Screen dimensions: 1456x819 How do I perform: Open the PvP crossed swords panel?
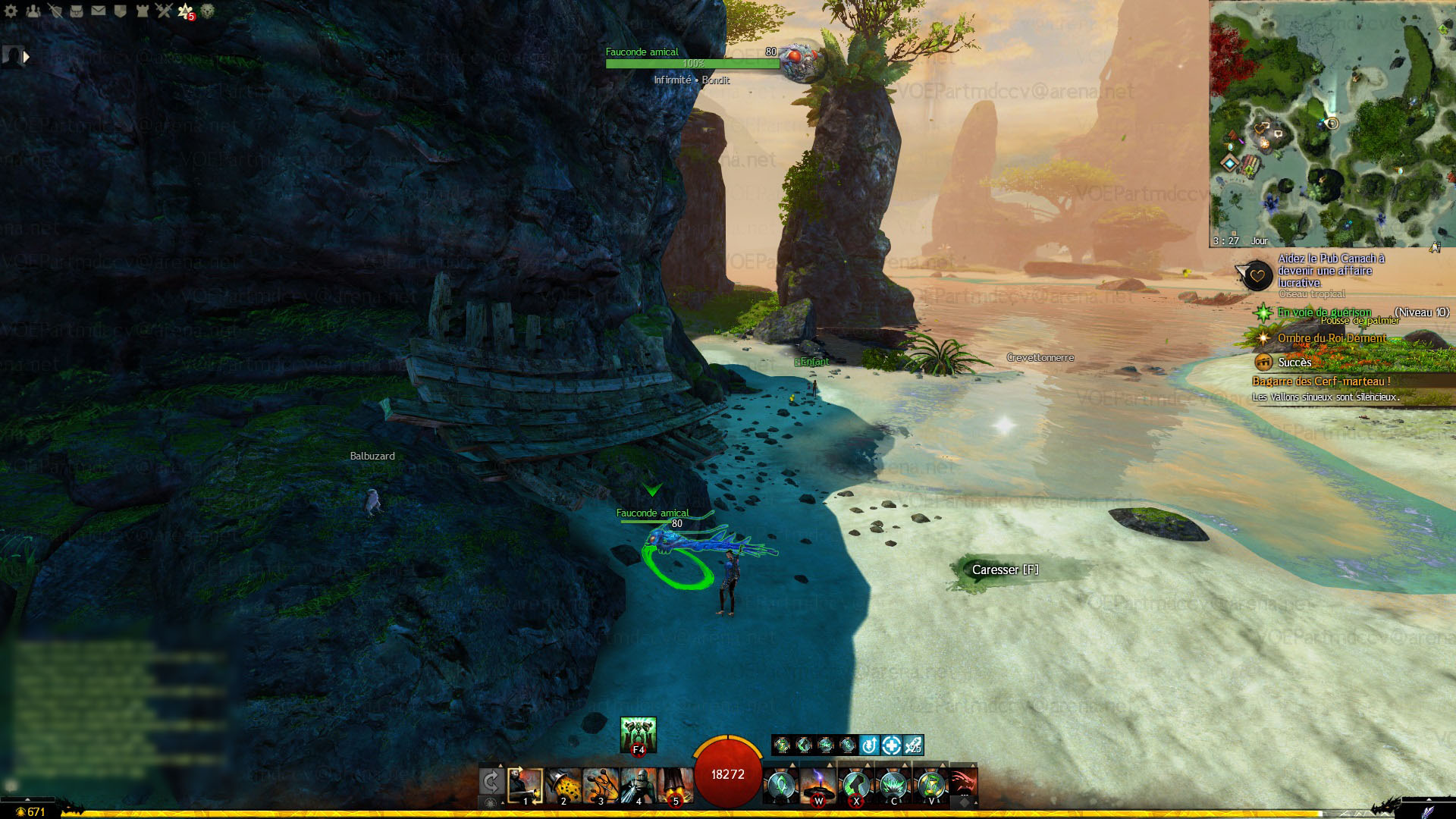(x=164, y=11)
